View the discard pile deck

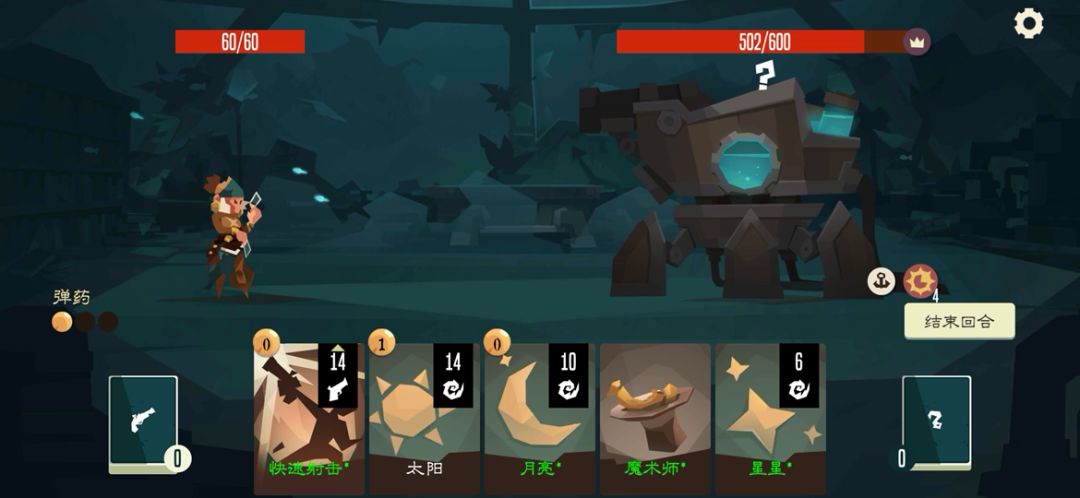pos(936,423)
